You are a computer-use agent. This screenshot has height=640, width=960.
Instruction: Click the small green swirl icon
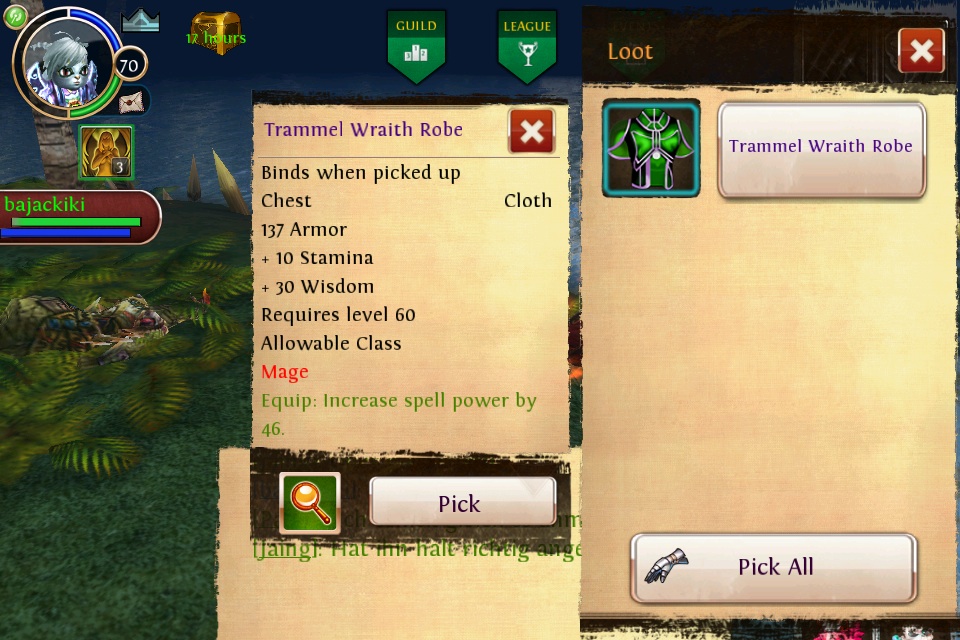point(15,16)
